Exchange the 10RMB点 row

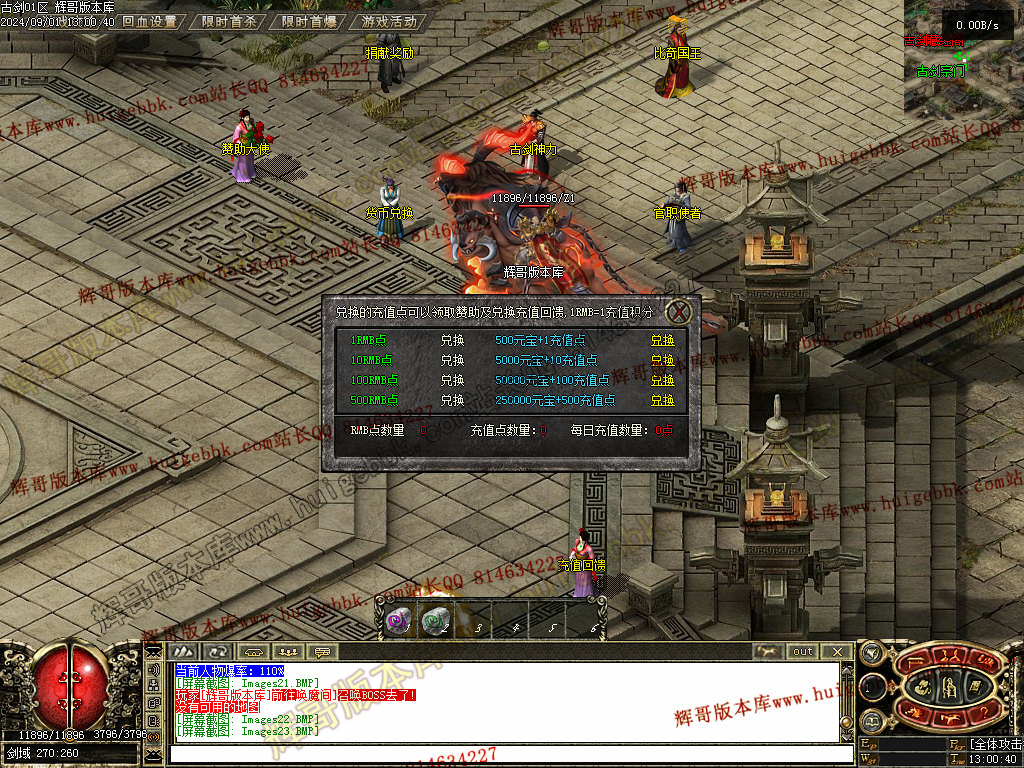662,360
